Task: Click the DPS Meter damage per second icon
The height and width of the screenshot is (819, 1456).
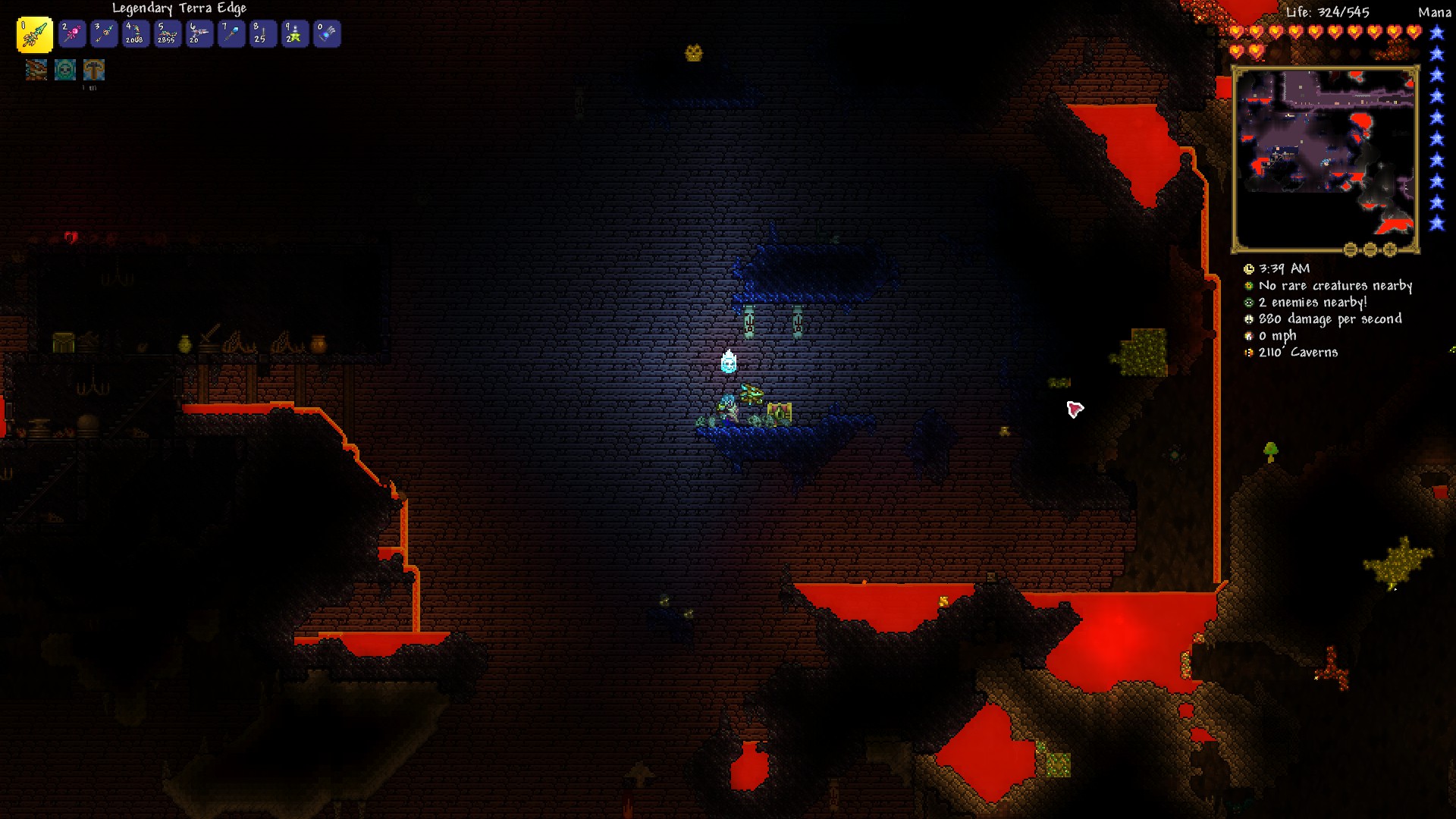Action: 1247,319
